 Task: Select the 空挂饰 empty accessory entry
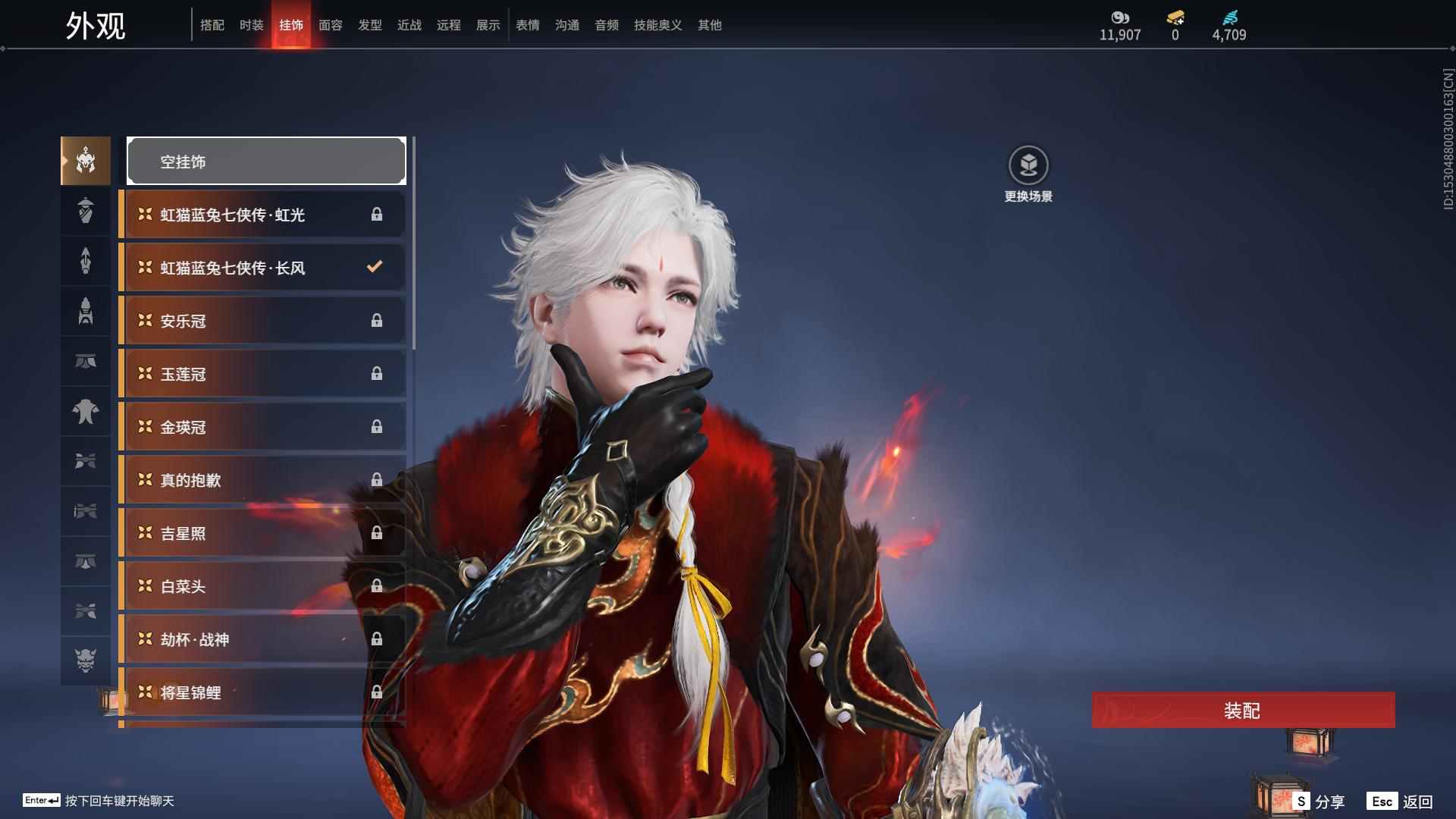pos(266,162)
